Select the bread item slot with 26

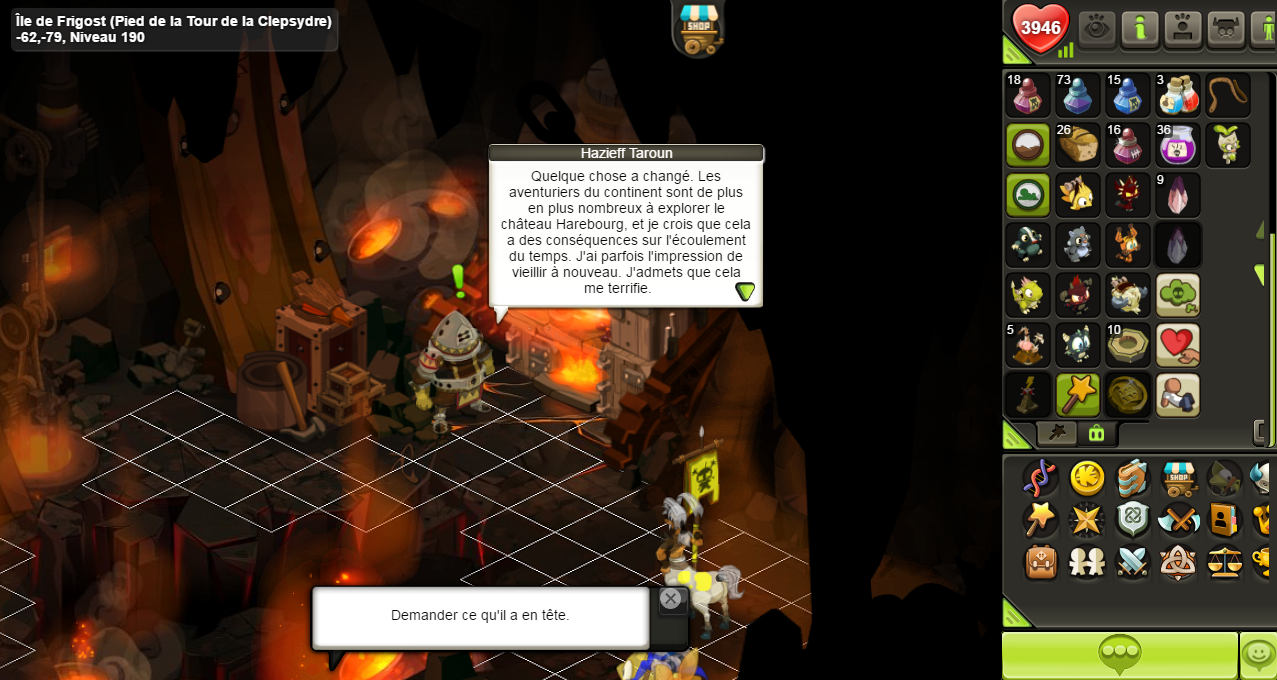pyautogui.click(x=1078, y=145)
